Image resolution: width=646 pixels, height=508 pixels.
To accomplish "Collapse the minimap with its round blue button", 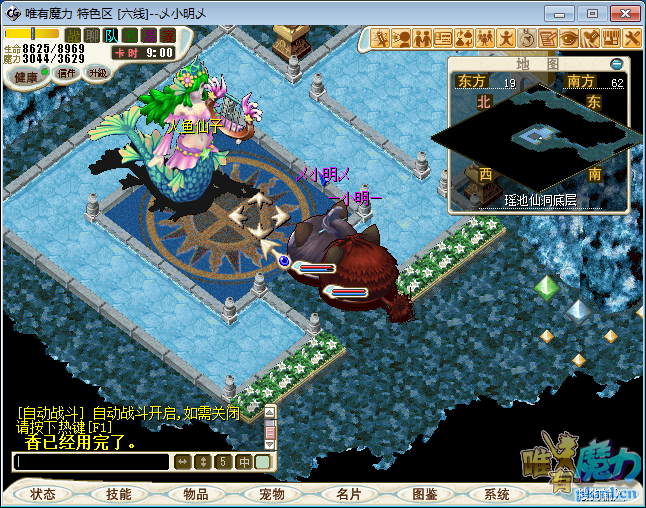I will click(x=616, y=64).
